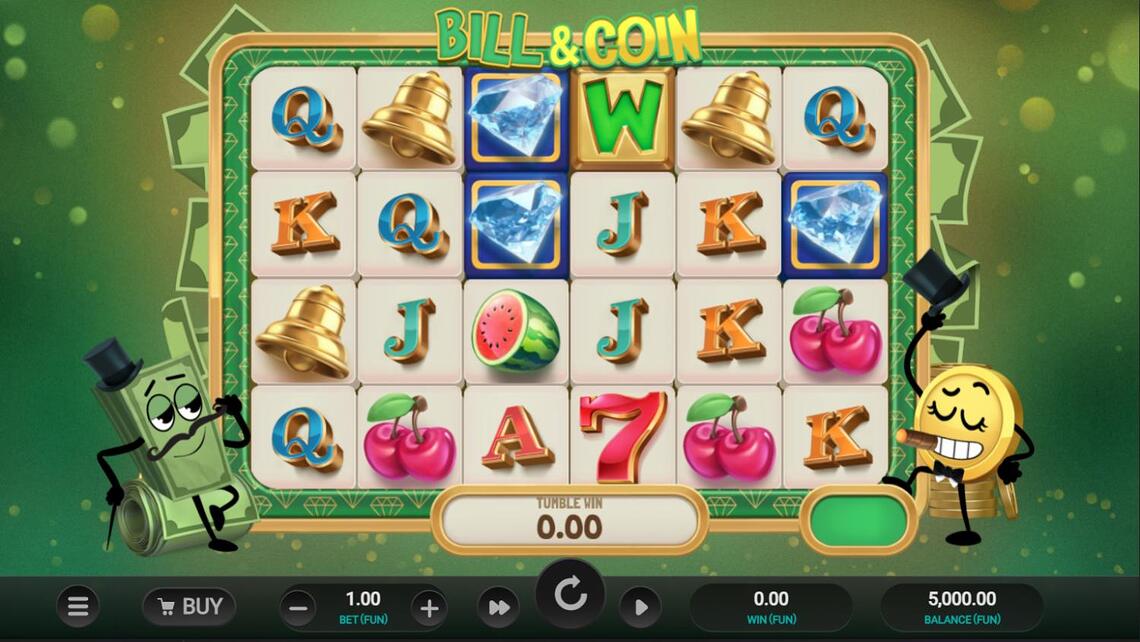Increase the bet with plus button

pos(429,608)
